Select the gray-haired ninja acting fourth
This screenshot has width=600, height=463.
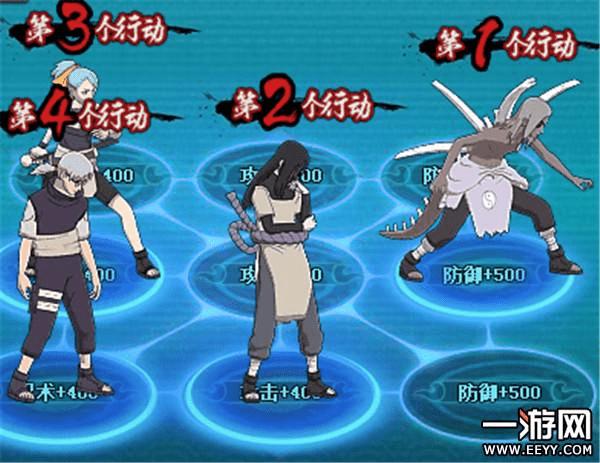(60, 270)
